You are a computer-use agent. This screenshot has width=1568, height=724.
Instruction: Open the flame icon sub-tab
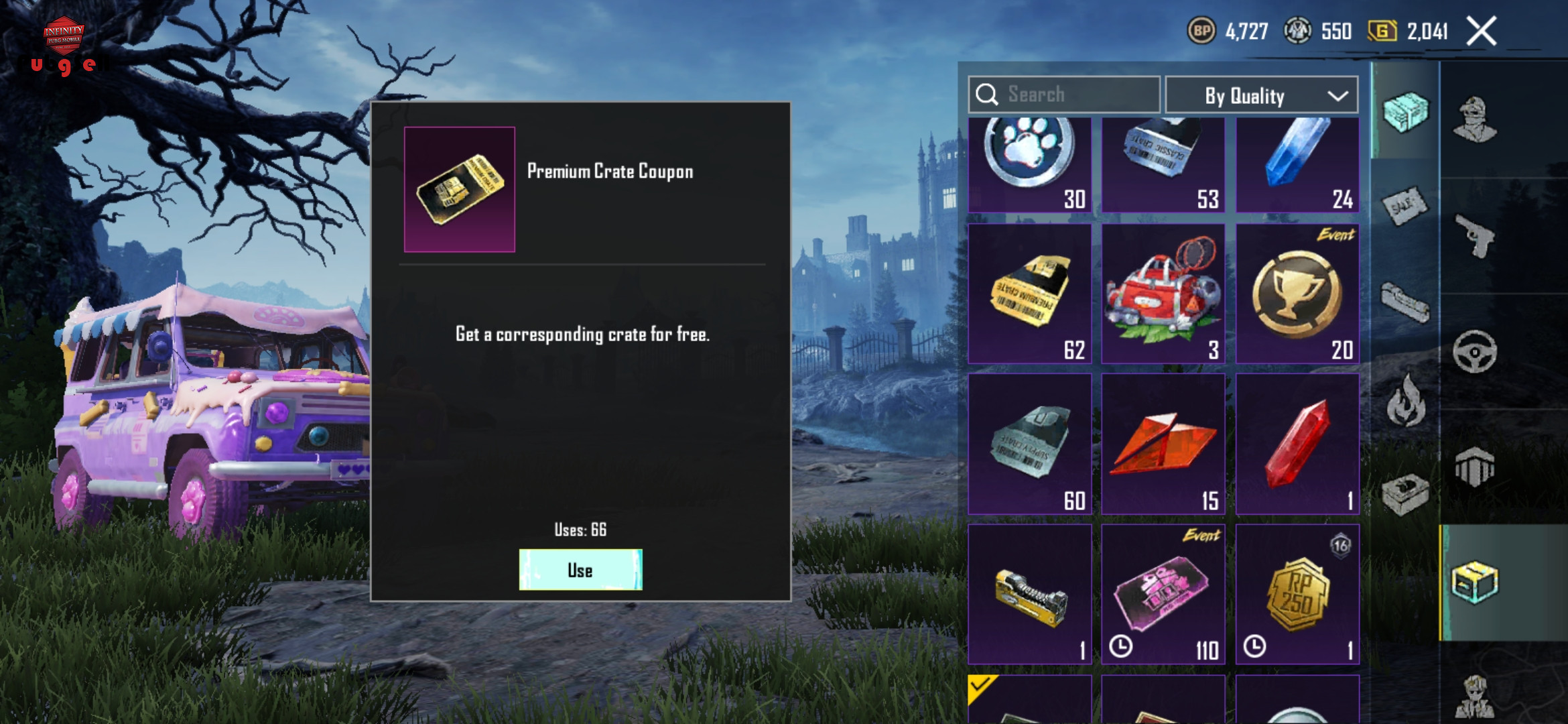pyautogui.click(x=1406, y=402)
